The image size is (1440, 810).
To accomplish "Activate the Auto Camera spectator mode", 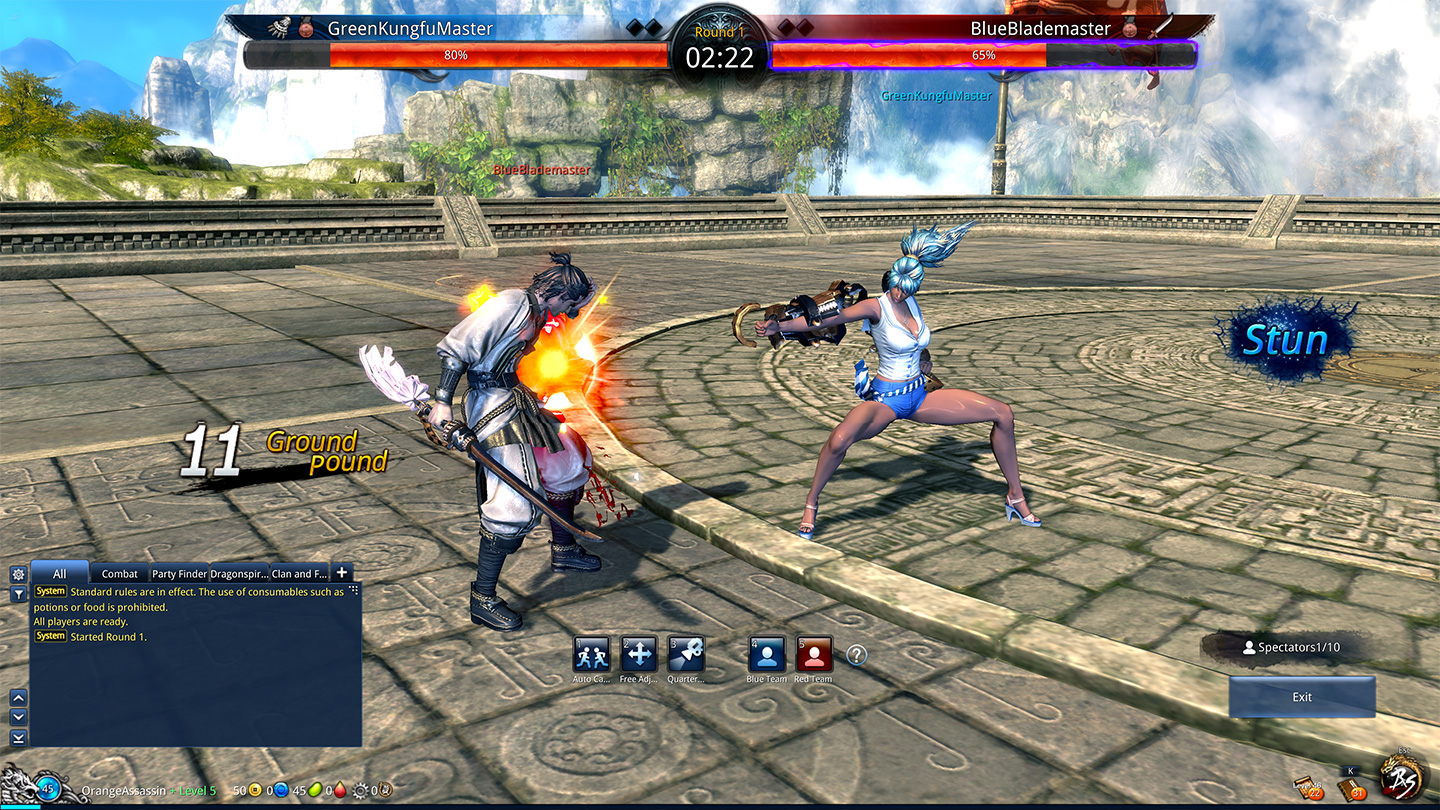I will (x=591, y=655).
